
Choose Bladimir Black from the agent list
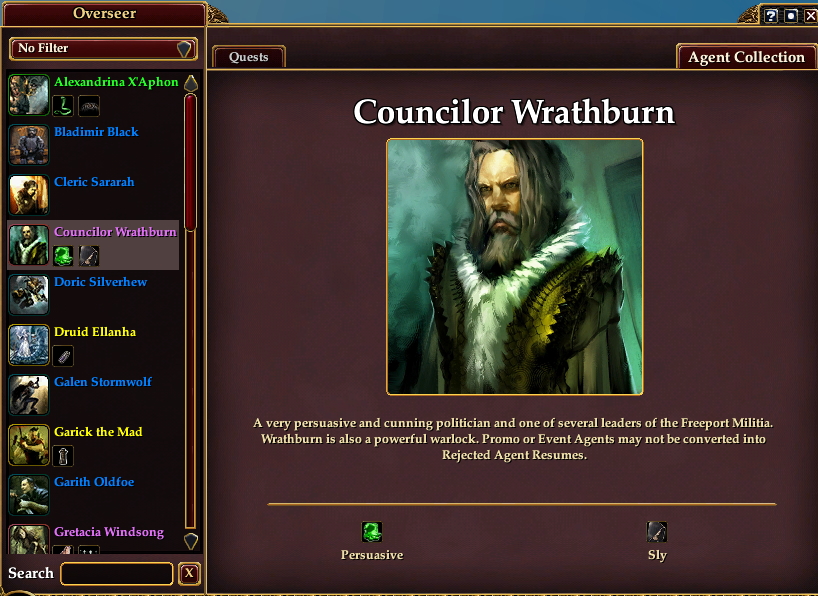96,132
